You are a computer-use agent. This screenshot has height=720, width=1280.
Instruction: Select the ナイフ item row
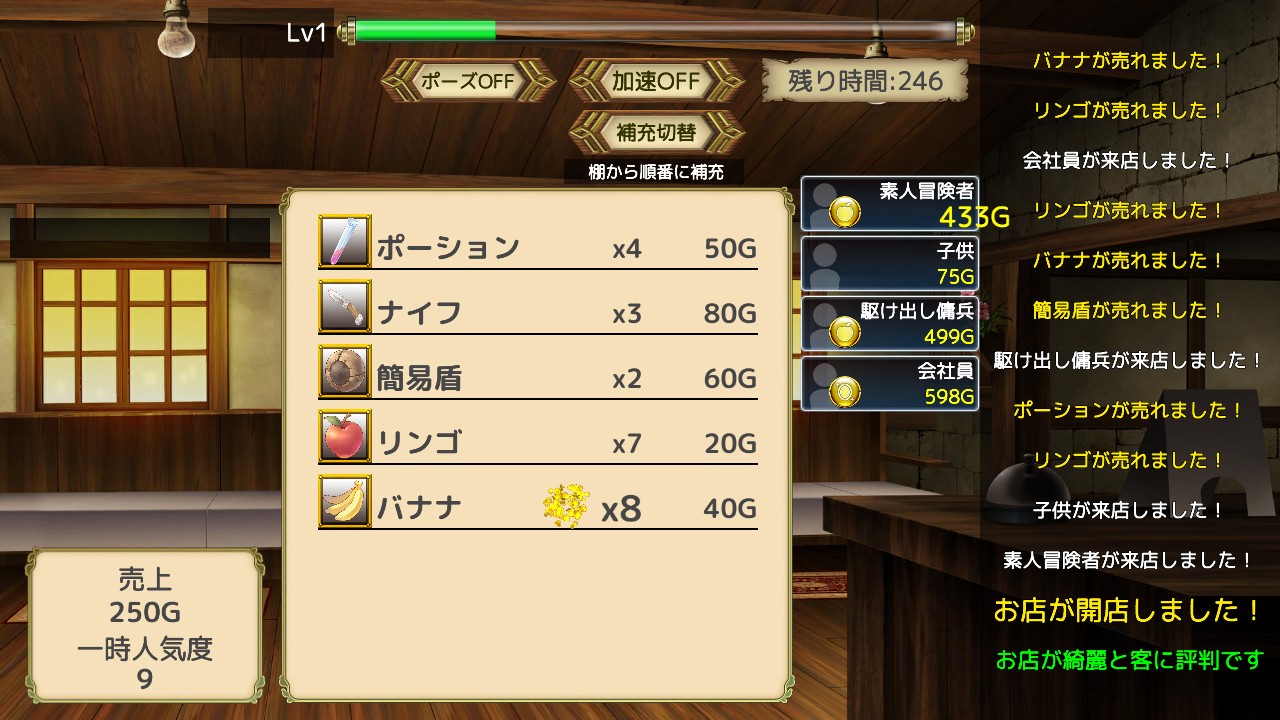[x=538, y=313]
